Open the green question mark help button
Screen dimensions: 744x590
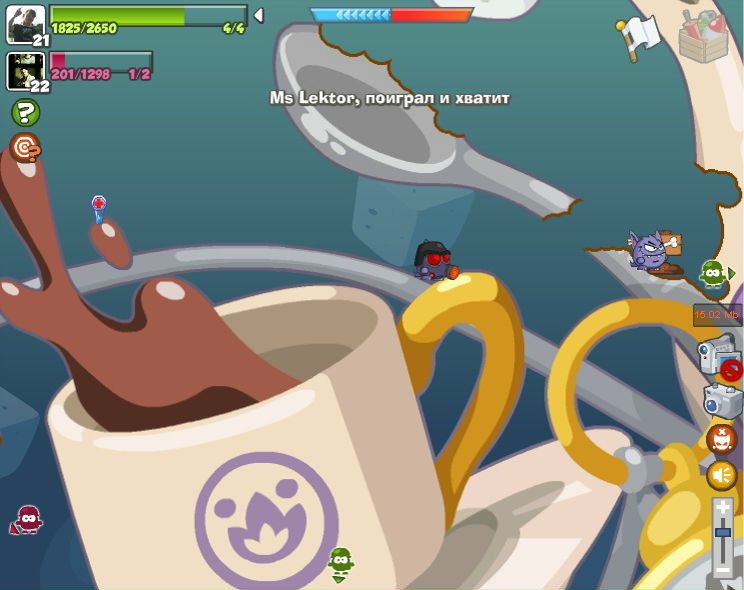click(25, 112)
